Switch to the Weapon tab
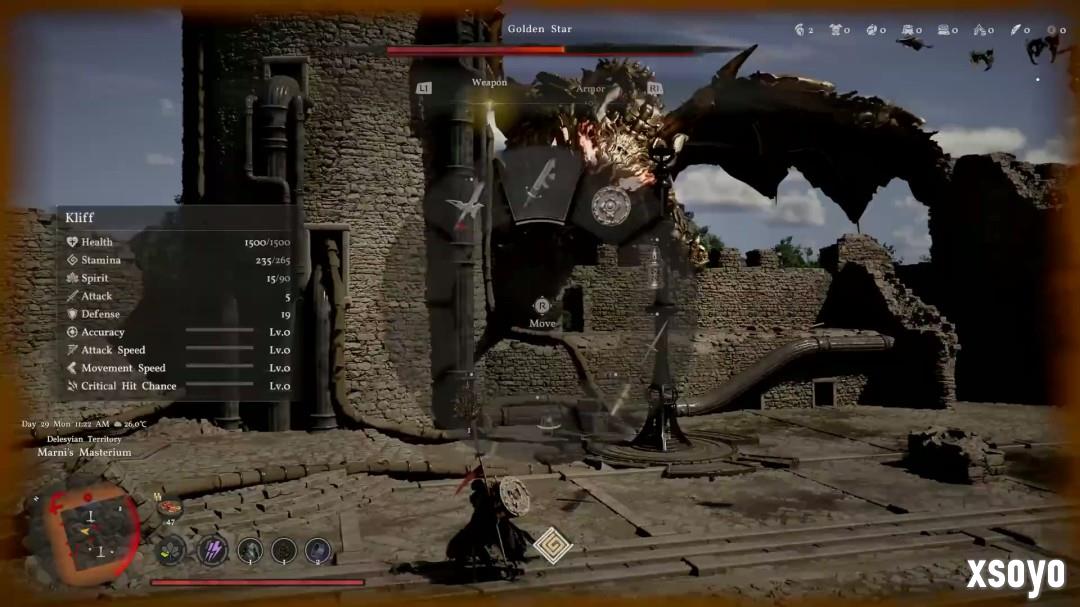This screenshot has width=1080, height=607. (x=489, y=82)
